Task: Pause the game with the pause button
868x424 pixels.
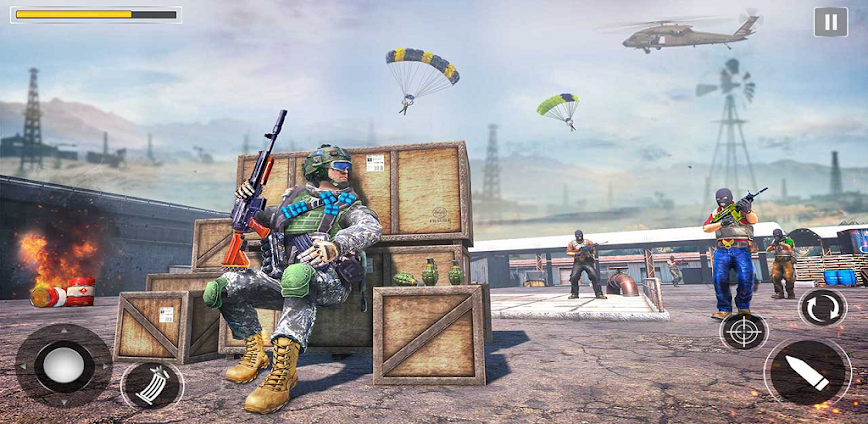Action: [x=830, y=22]
